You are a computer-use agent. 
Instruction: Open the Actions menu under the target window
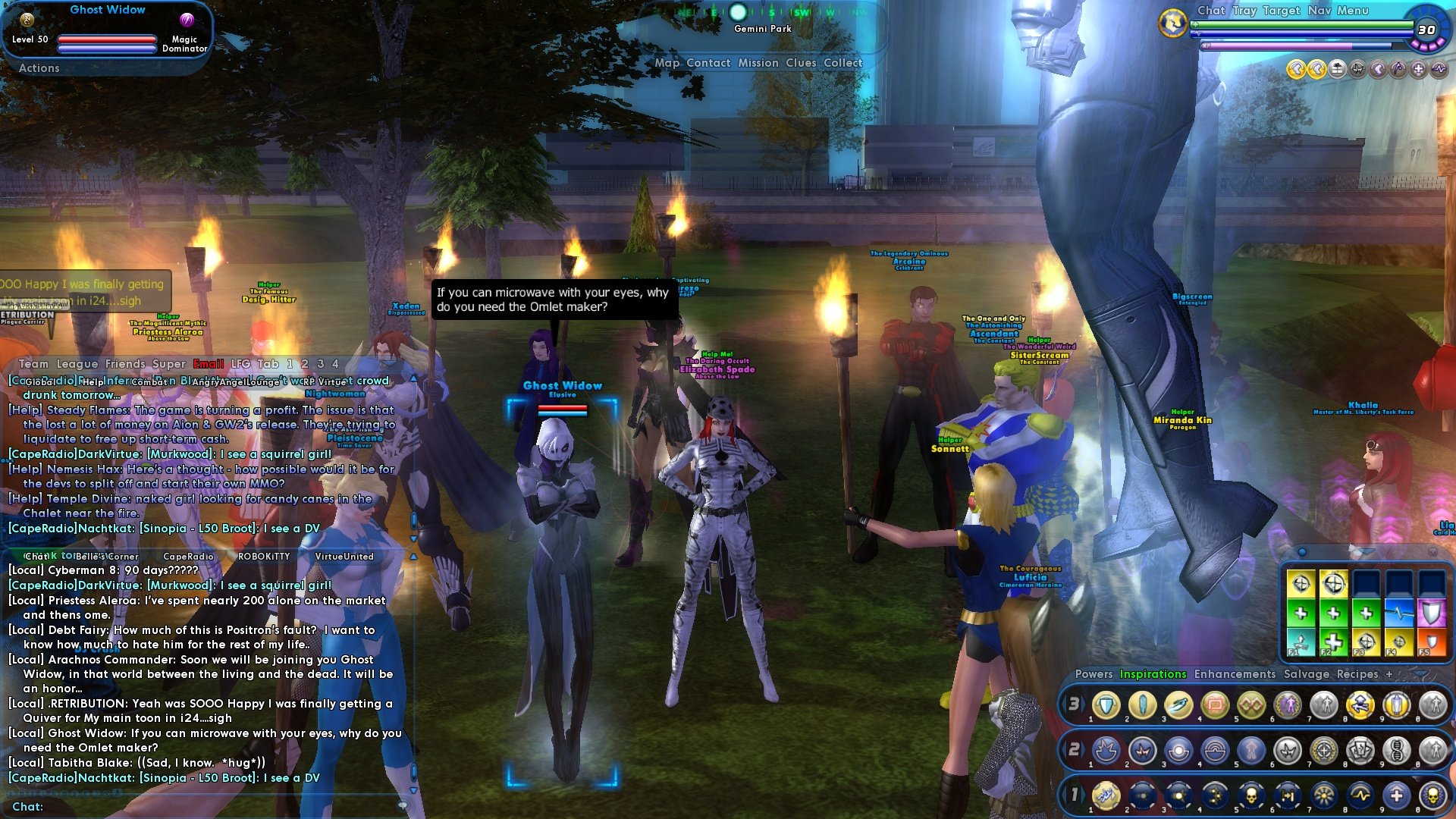(x=39, y=68)
